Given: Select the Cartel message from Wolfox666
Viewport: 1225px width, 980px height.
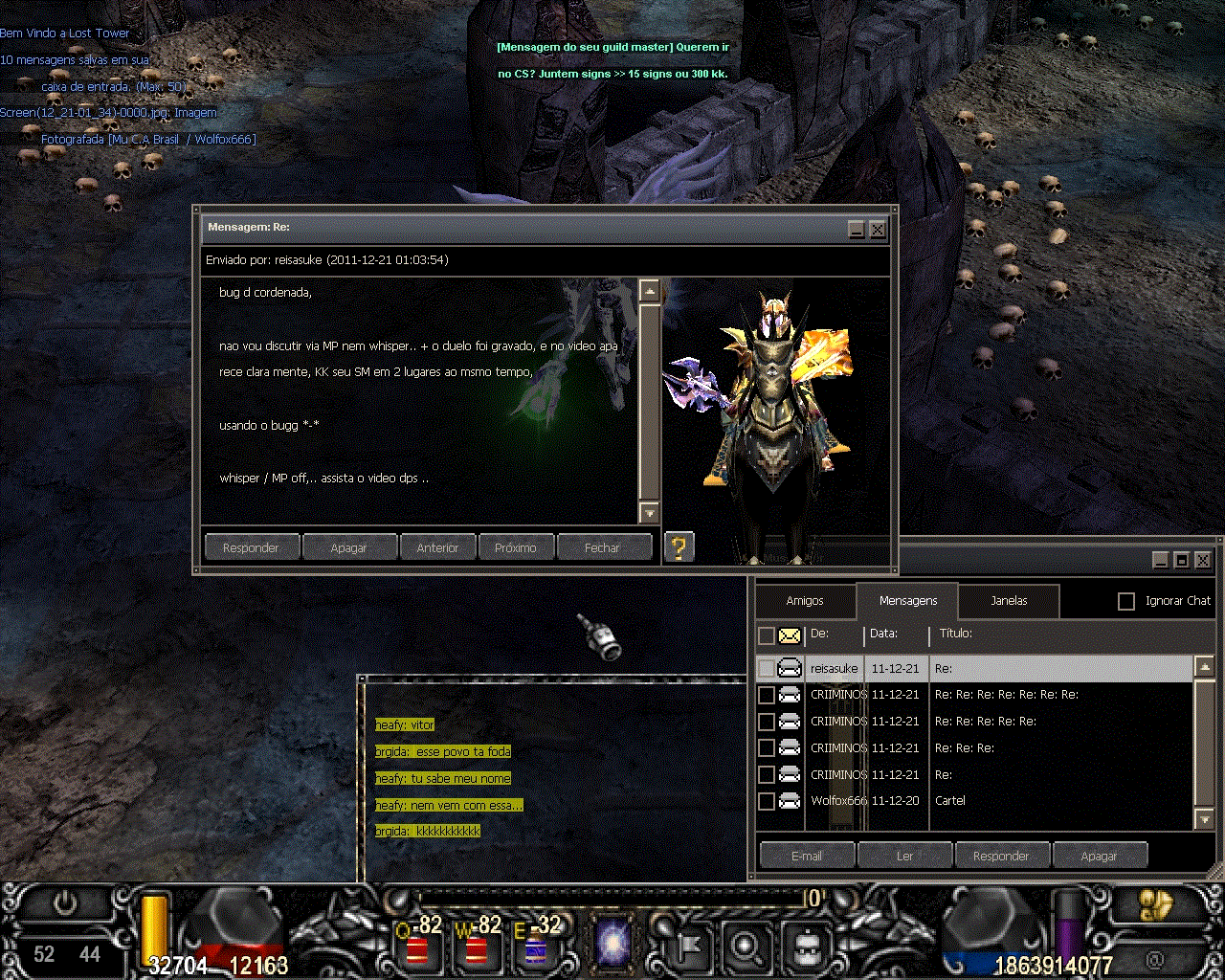Looking at the screenshot, I should pos(950,801).
